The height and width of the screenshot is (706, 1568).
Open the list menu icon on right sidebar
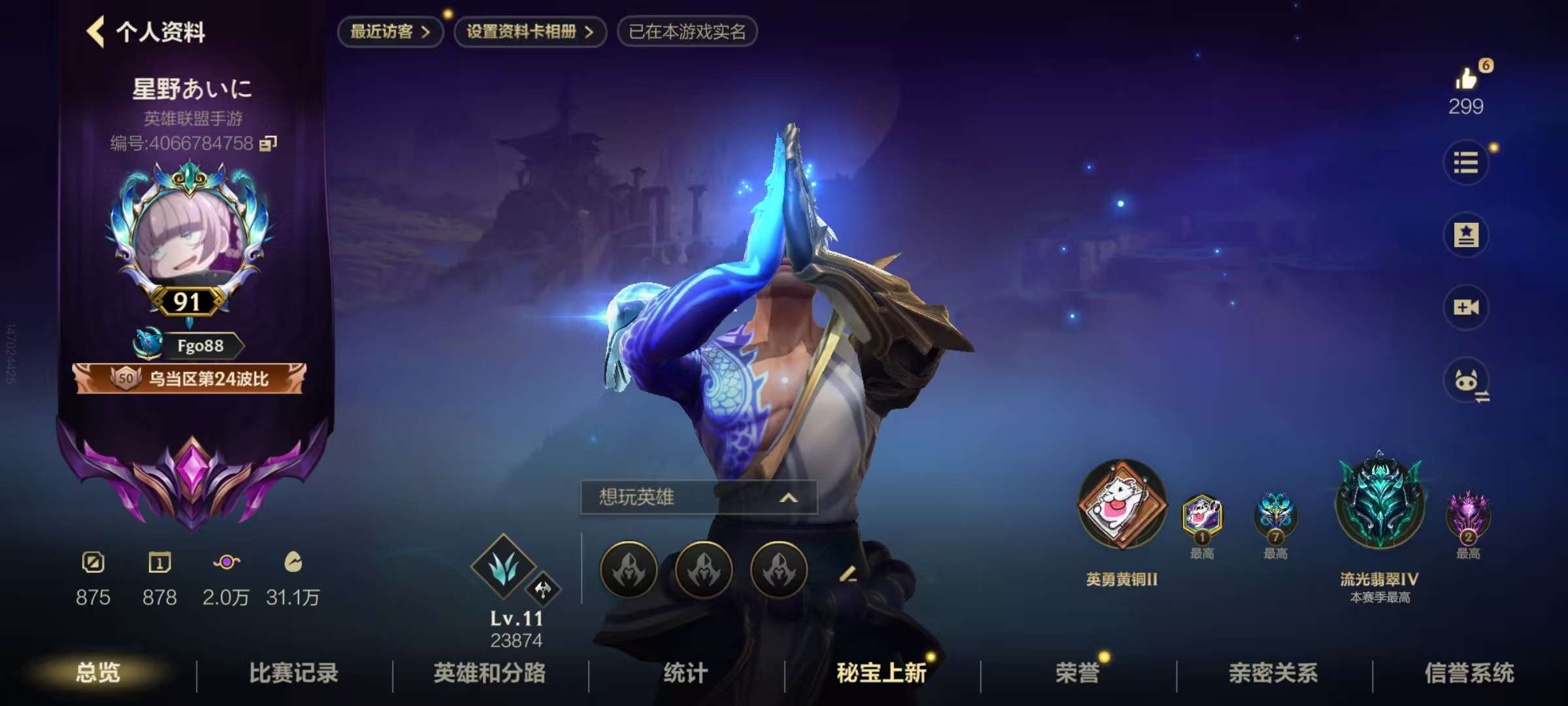point(1467,163)
